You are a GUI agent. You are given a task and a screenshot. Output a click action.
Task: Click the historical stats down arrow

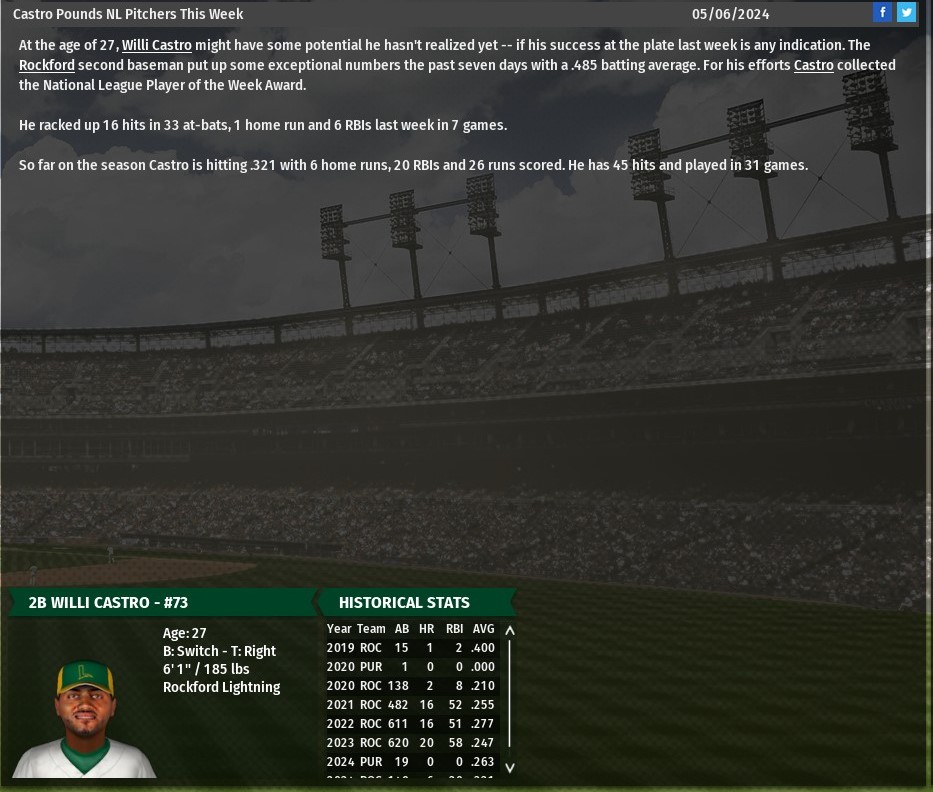pyautogui.click(x=510, y=767)
